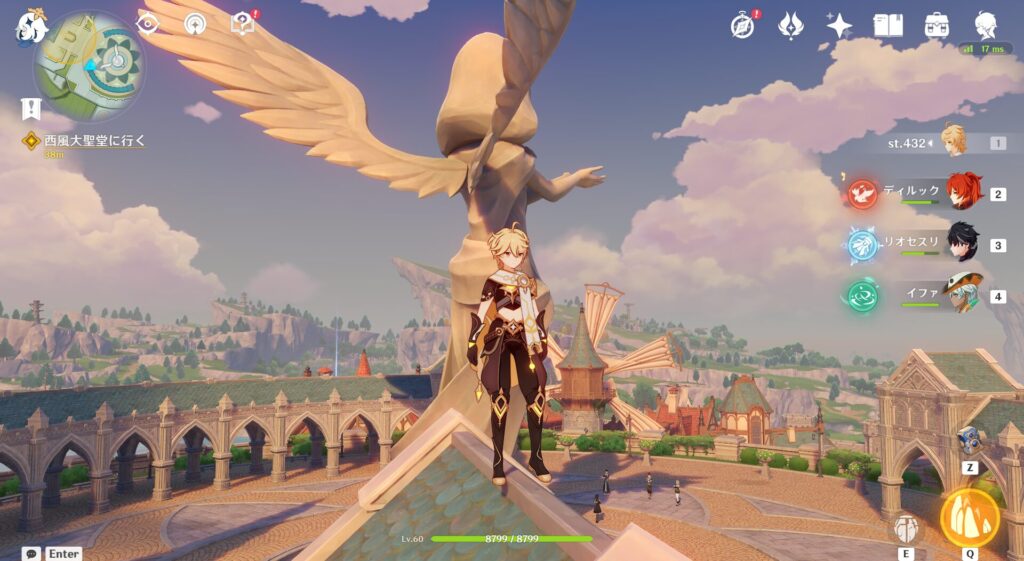Click the eye icon beside the minimap
The image size is (1024, 561).
point(148,23)
